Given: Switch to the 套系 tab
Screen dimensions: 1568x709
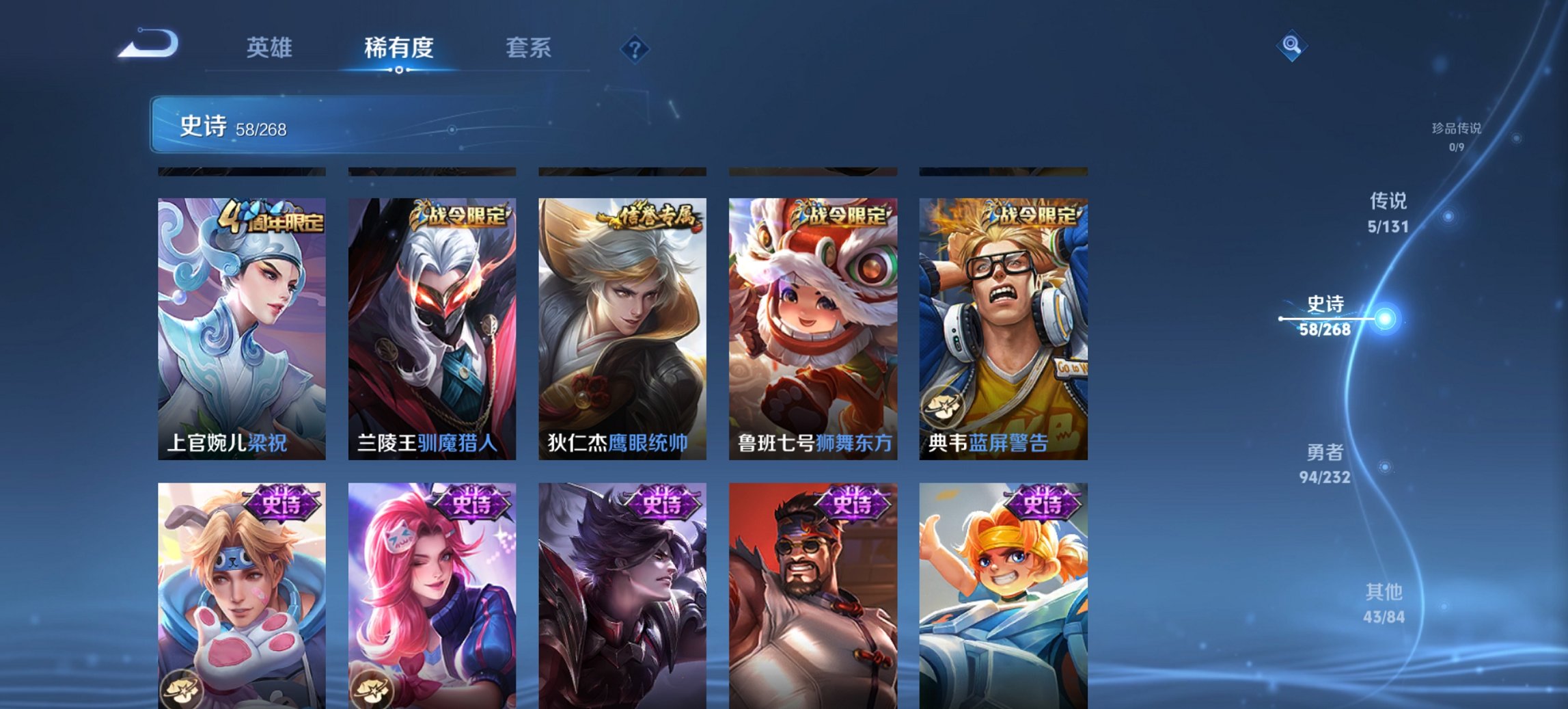Looking at the screenshot, I should 529,48.
